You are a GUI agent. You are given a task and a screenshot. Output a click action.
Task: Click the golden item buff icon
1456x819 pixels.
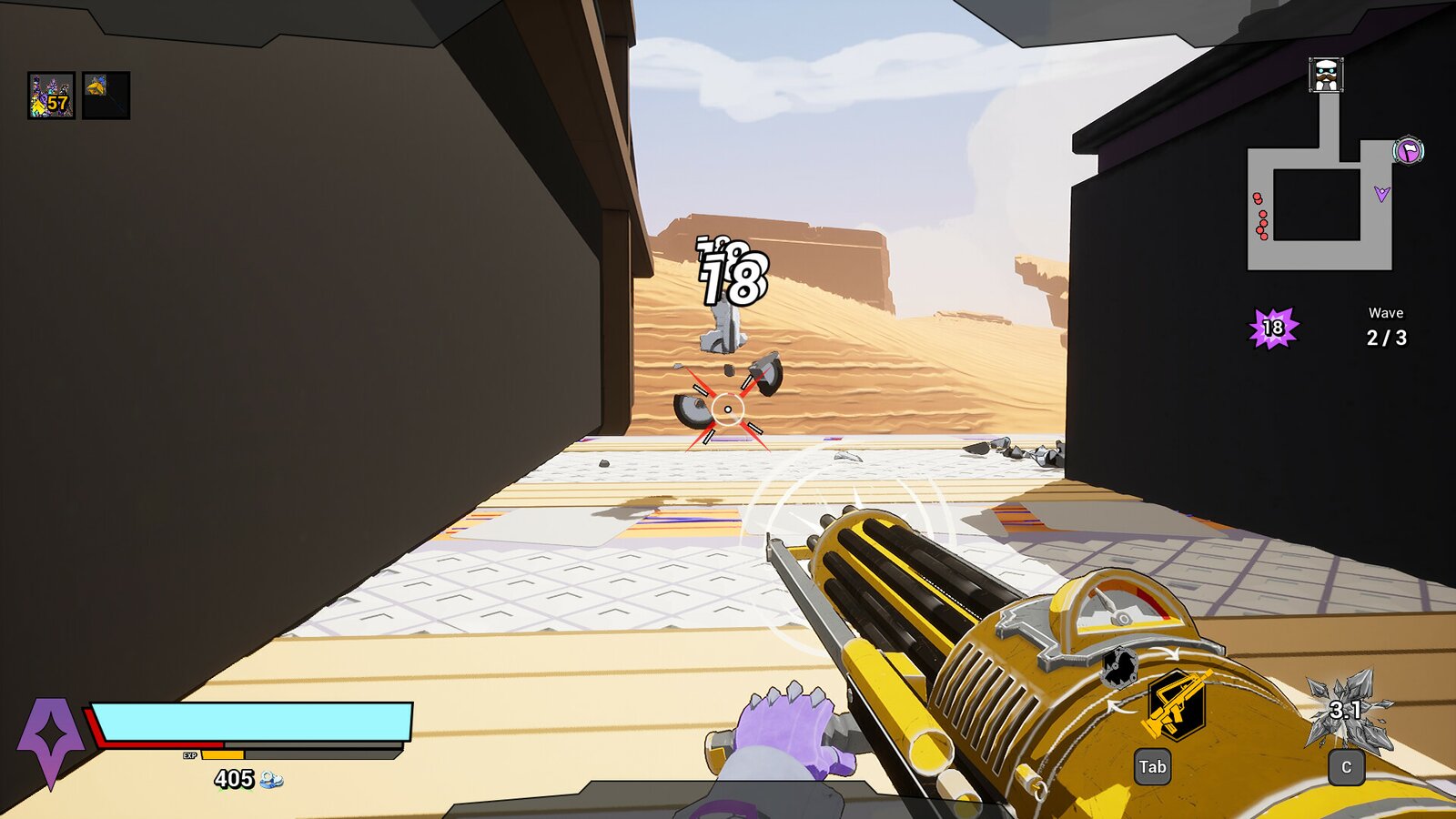106,96
